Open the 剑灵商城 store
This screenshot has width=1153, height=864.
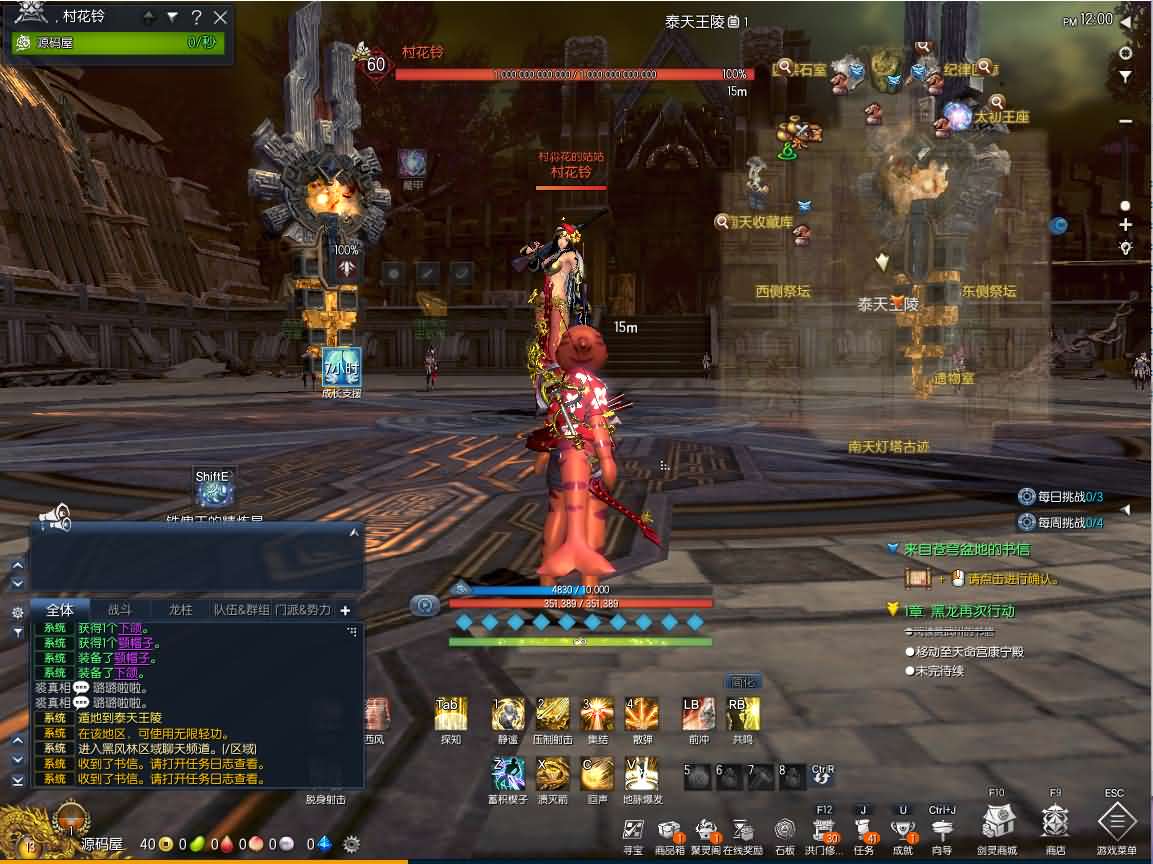pyautogui.click(x=998, y=824)
